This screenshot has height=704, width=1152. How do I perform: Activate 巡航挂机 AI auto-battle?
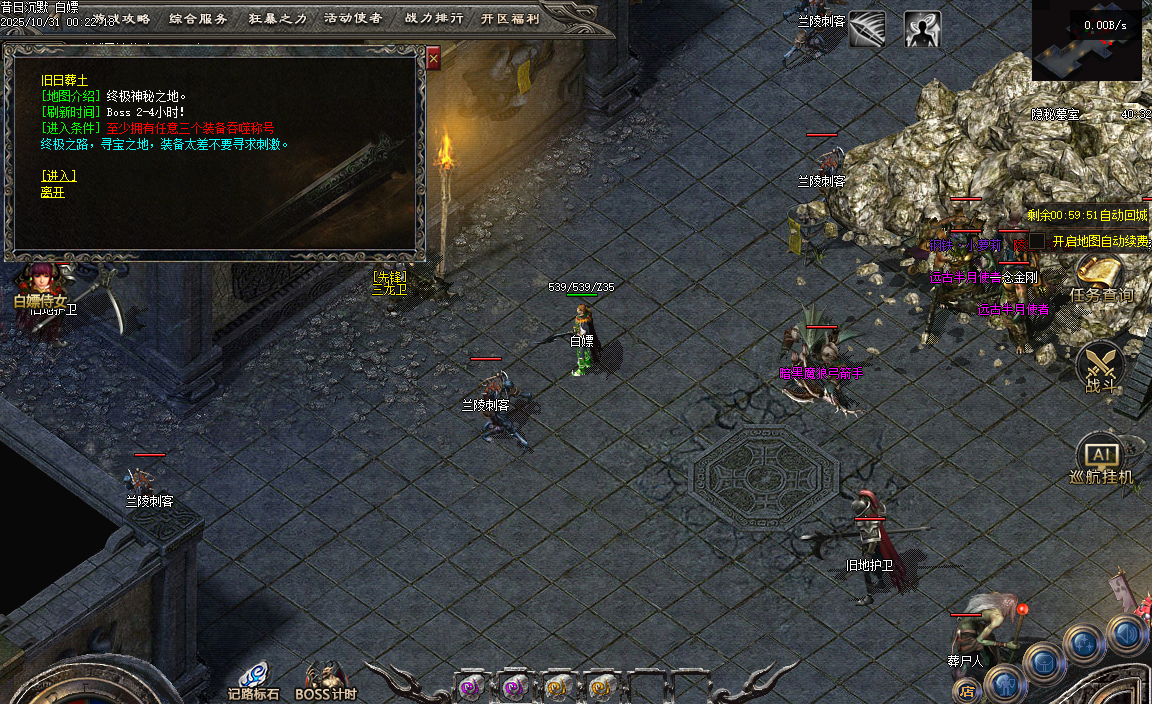[1100, 461]
